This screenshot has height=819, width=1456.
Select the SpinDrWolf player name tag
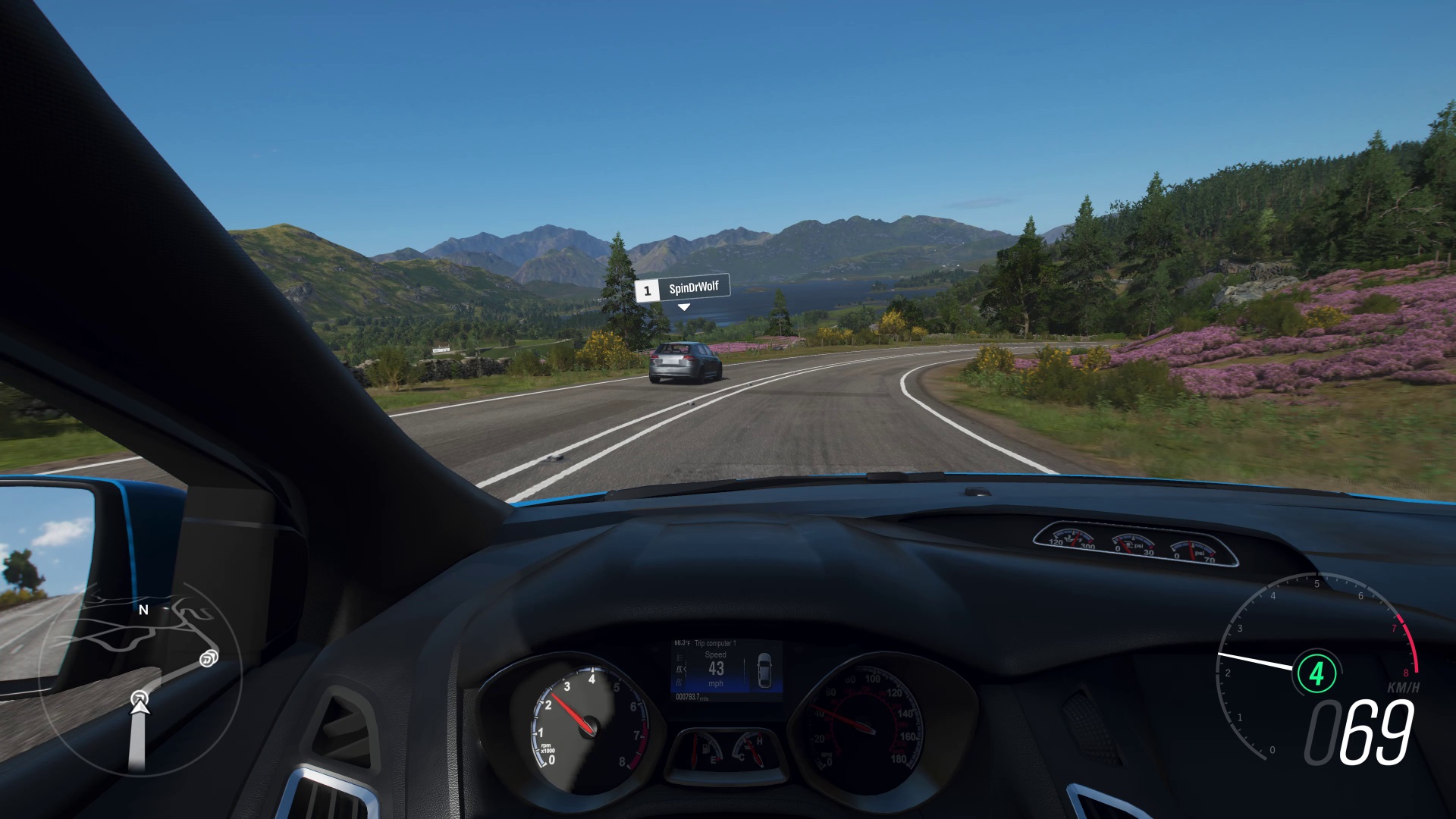(x=682, y=289)
